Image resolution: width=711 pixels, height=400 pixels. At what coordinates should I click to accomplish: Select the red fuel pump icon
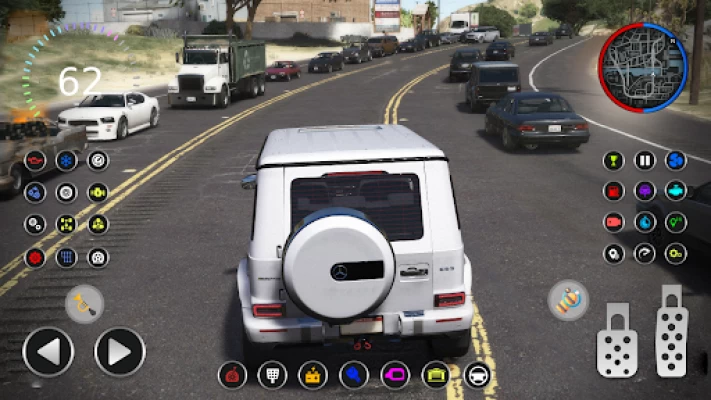[613, 191]
